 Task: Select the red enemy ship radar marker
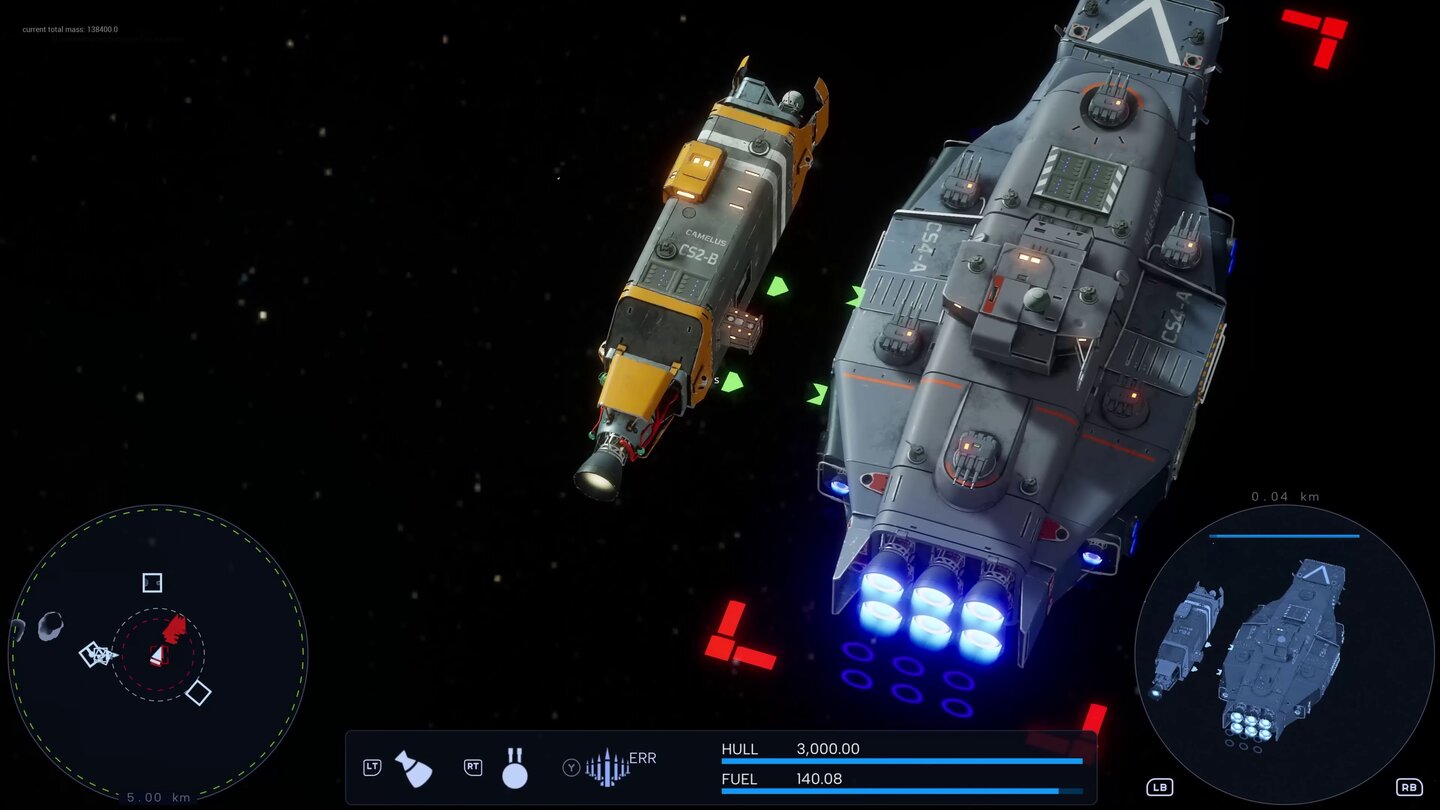(x=175, y=629)
